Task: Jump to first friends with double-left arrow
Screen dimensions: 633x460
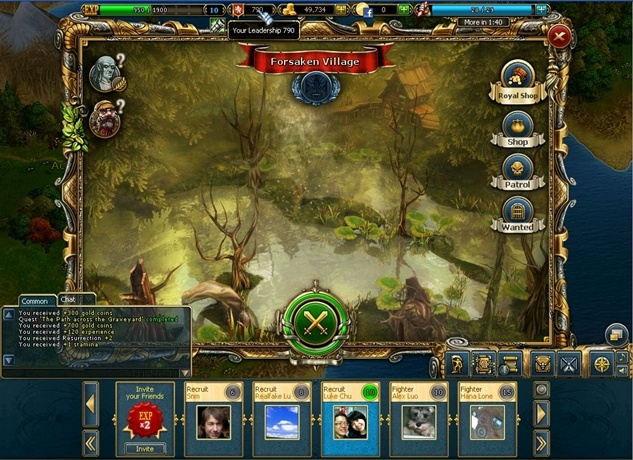Action: 90,442
